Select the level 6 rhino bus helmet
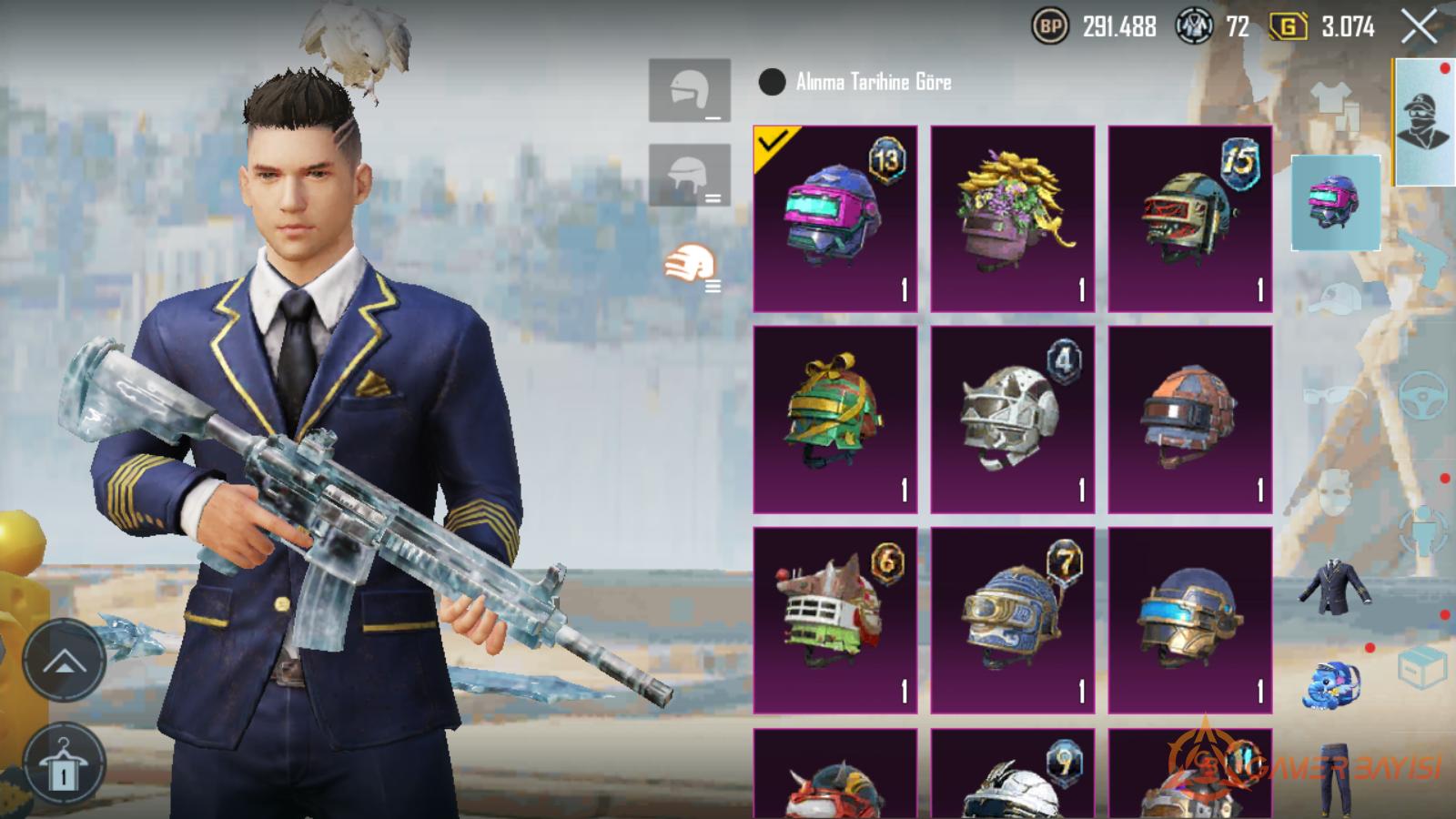 coord(834,620)
